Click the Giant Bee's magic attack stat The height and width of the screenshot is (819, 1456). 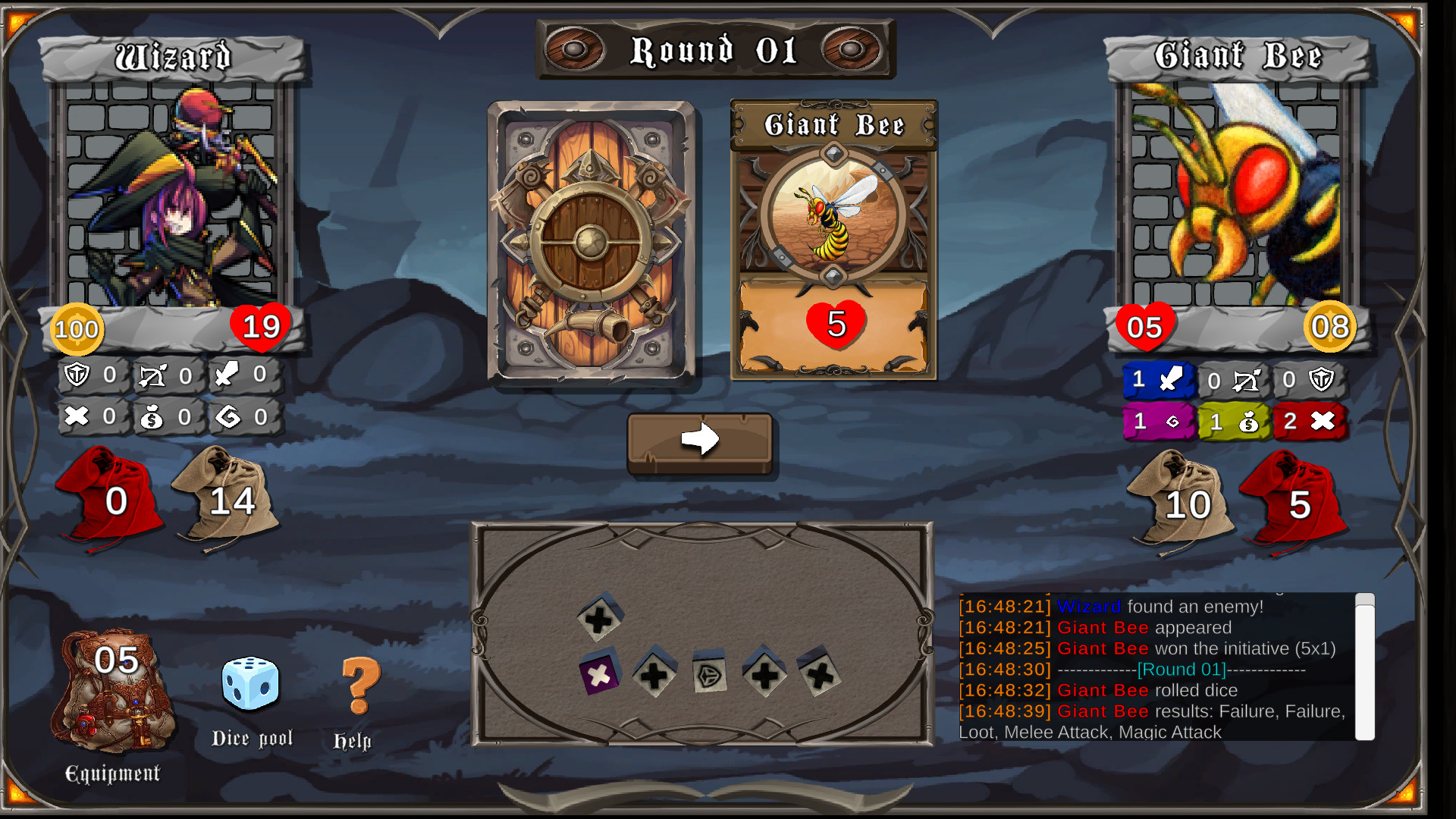point(1158,423)
